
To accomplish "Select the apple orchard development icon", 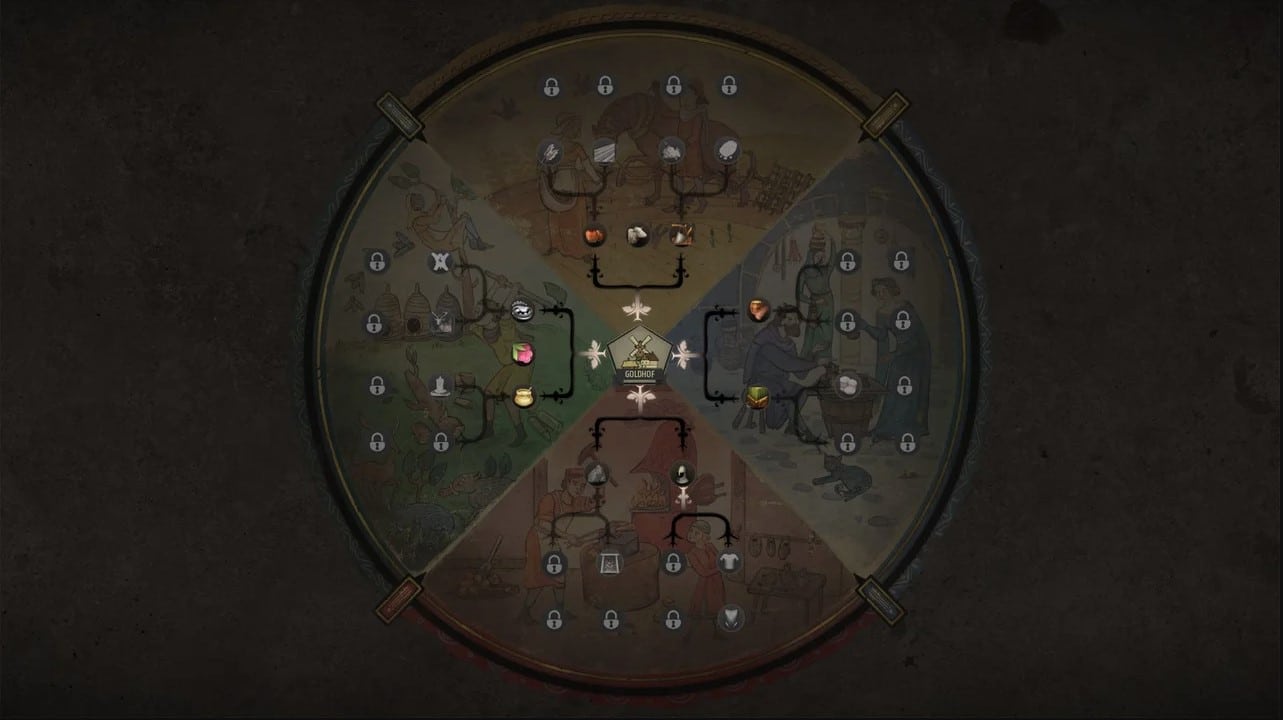I will (x=595, y=233).
